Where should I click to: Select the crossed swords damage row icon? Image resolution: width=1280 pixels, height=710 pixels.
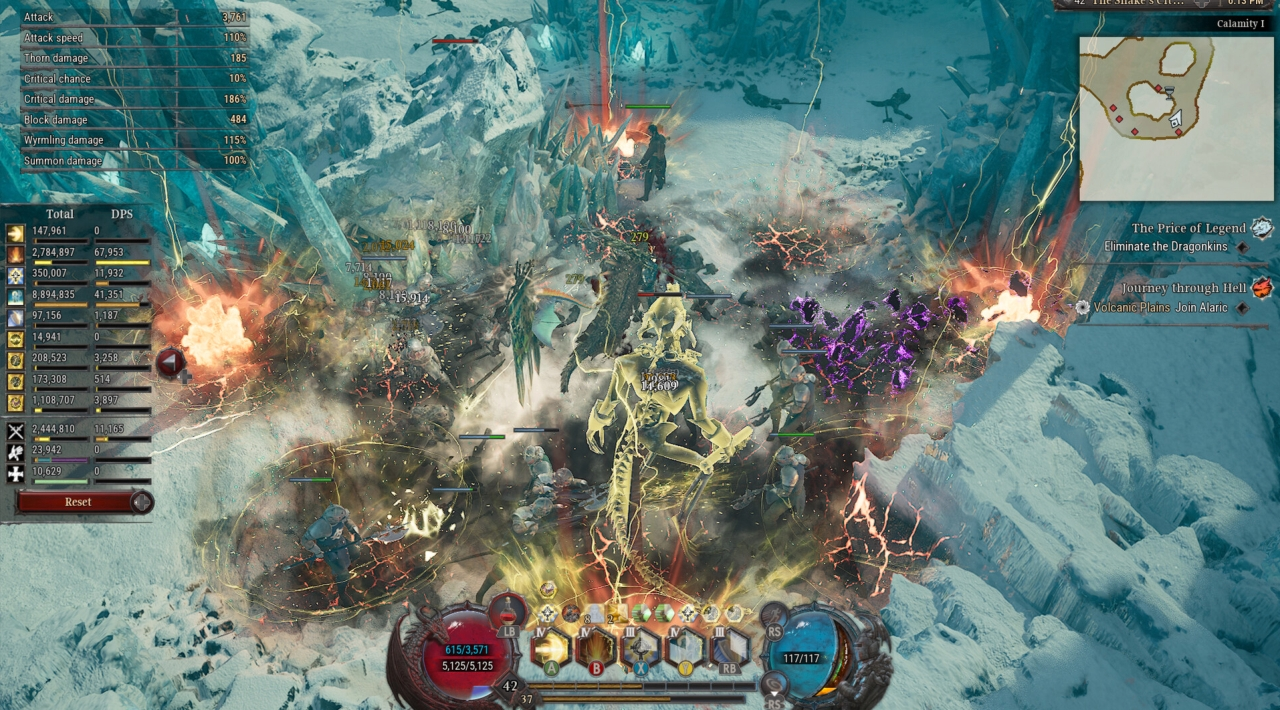click(x=16, y=431)
